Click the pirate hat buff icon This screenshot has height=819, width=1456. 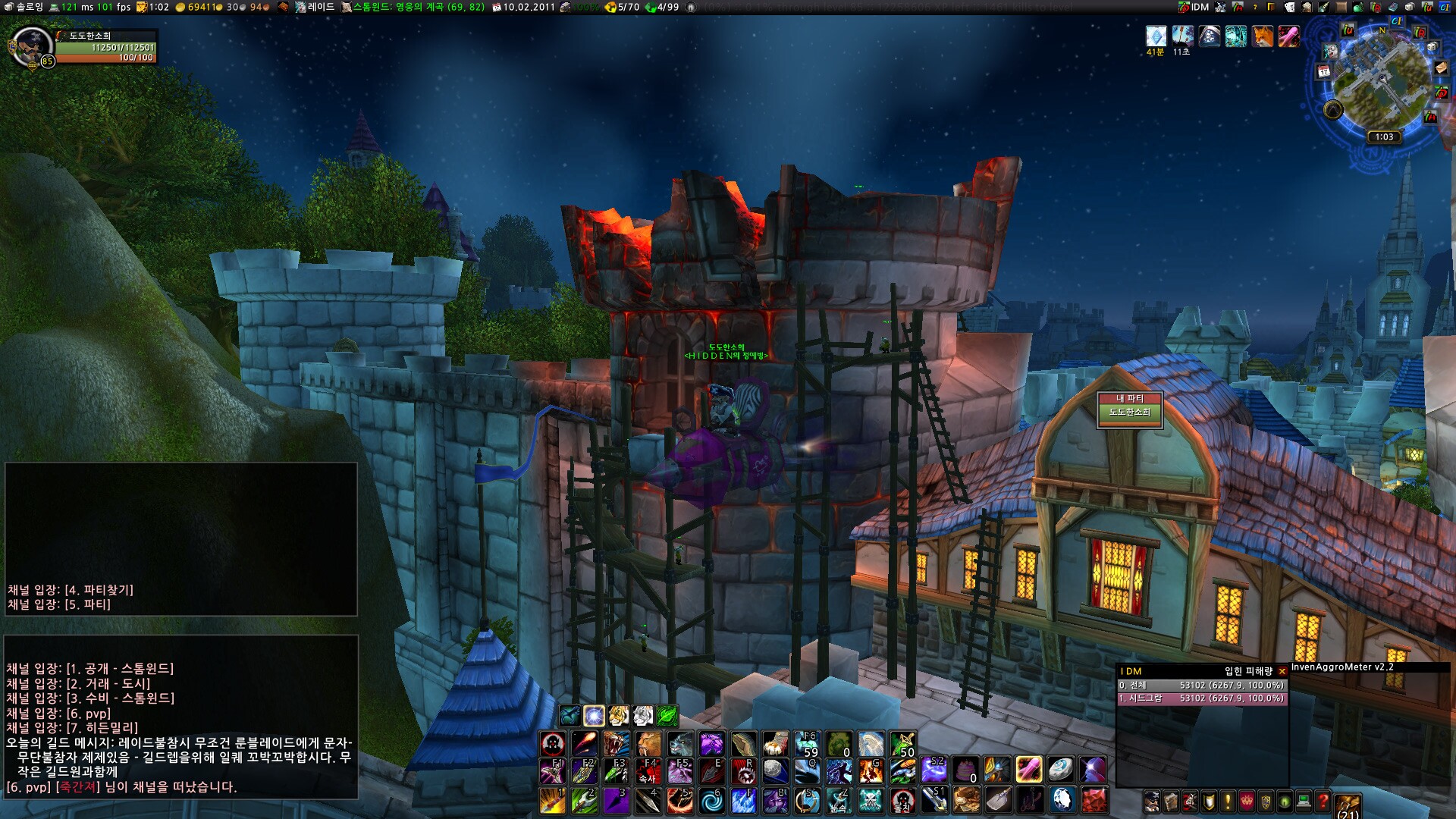coord(1210,36)
